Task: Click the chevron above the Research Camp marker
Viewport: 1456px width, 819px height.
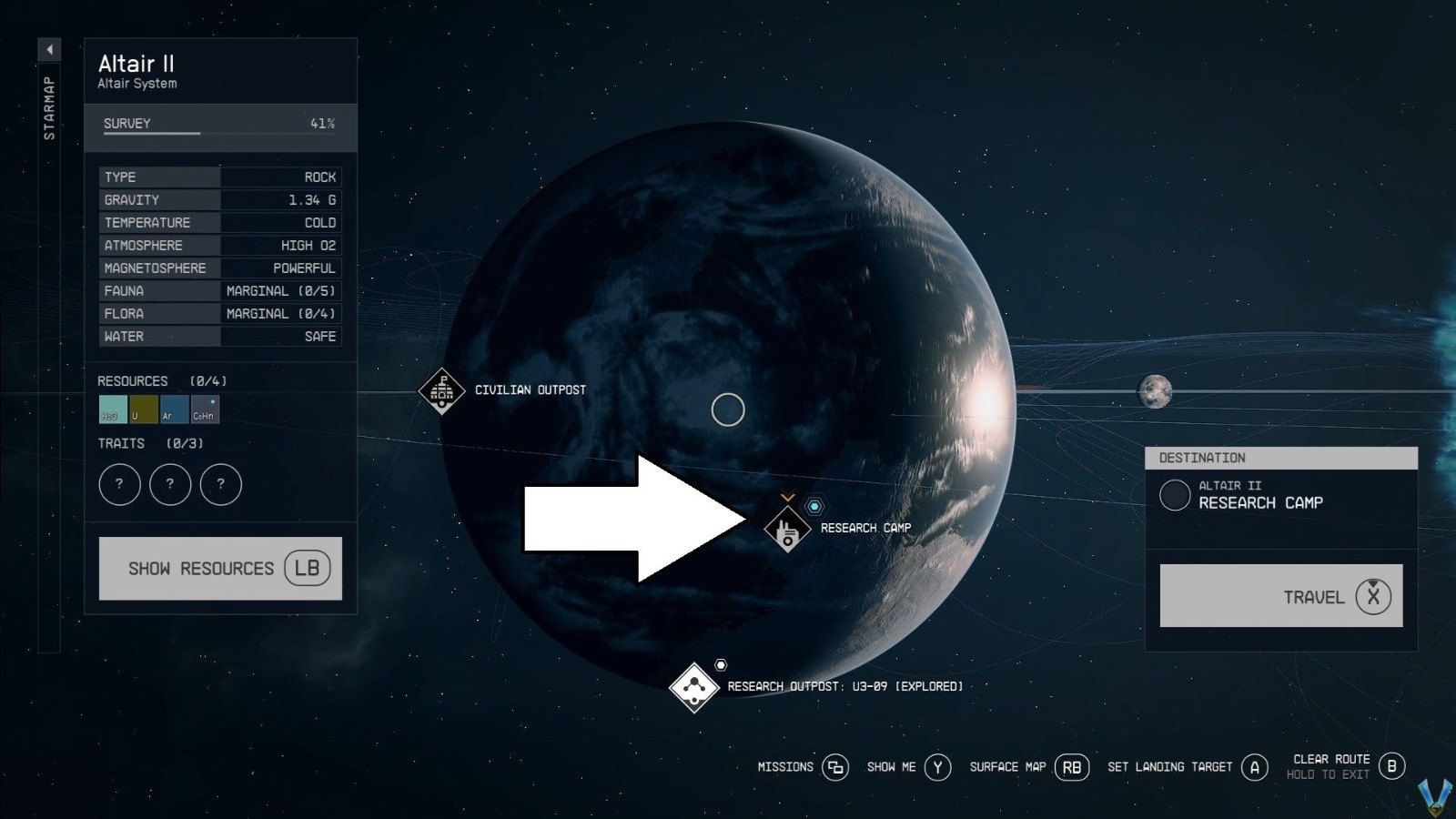Action: click(x=786, y=498)
